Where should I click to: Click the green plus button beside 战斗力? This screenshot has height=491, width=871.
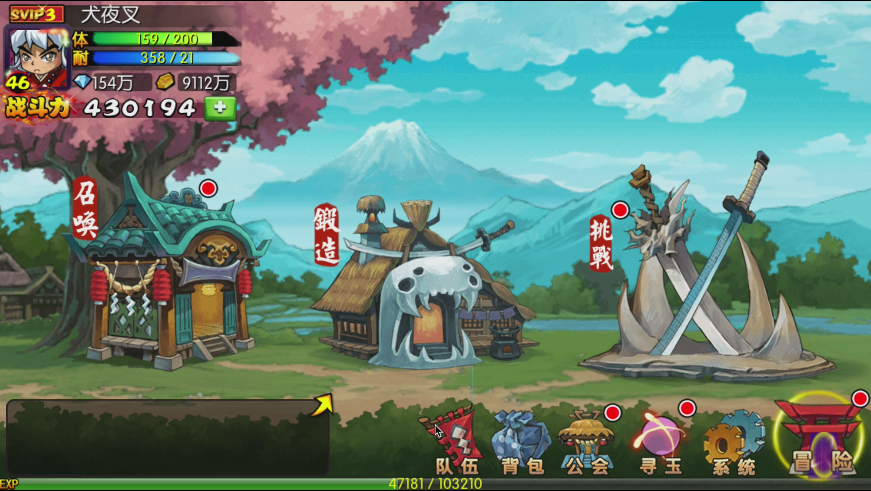220,108
